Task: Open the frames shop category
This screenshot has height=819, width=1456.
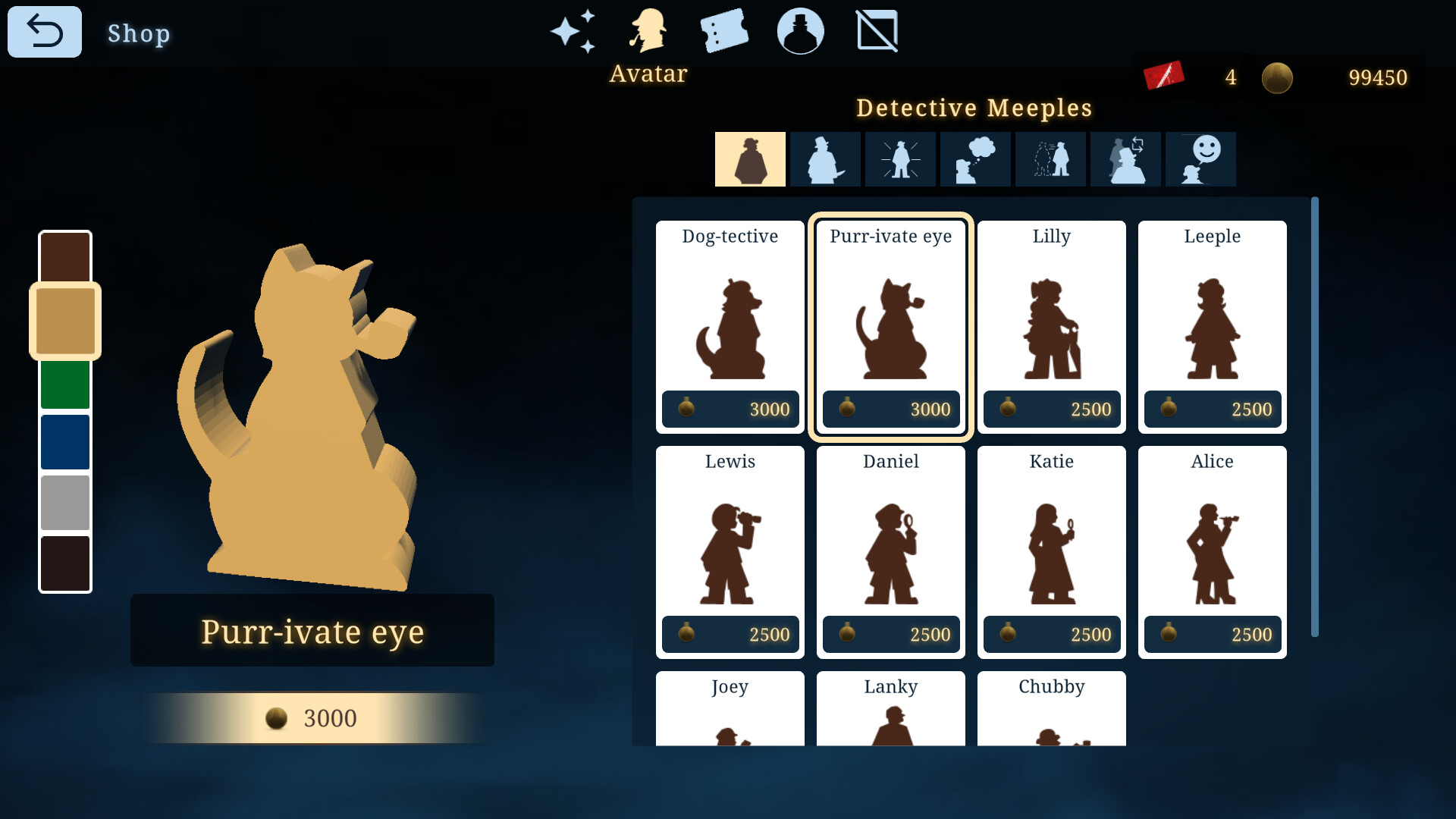Action: (877, 31)
